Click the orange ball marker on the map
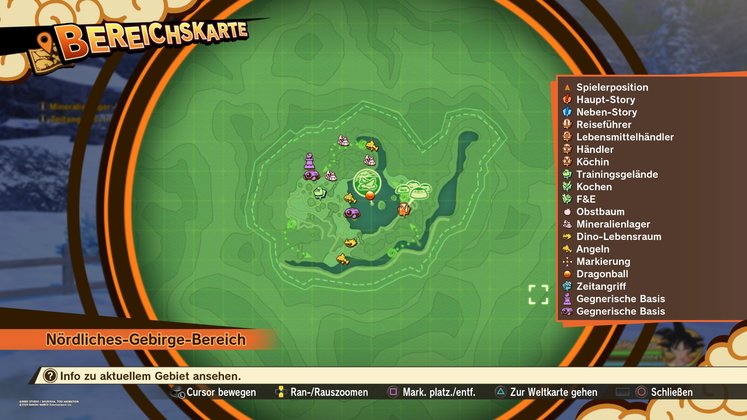The height and width of the screenshot is (420, 747). click(x=369, y=198)
